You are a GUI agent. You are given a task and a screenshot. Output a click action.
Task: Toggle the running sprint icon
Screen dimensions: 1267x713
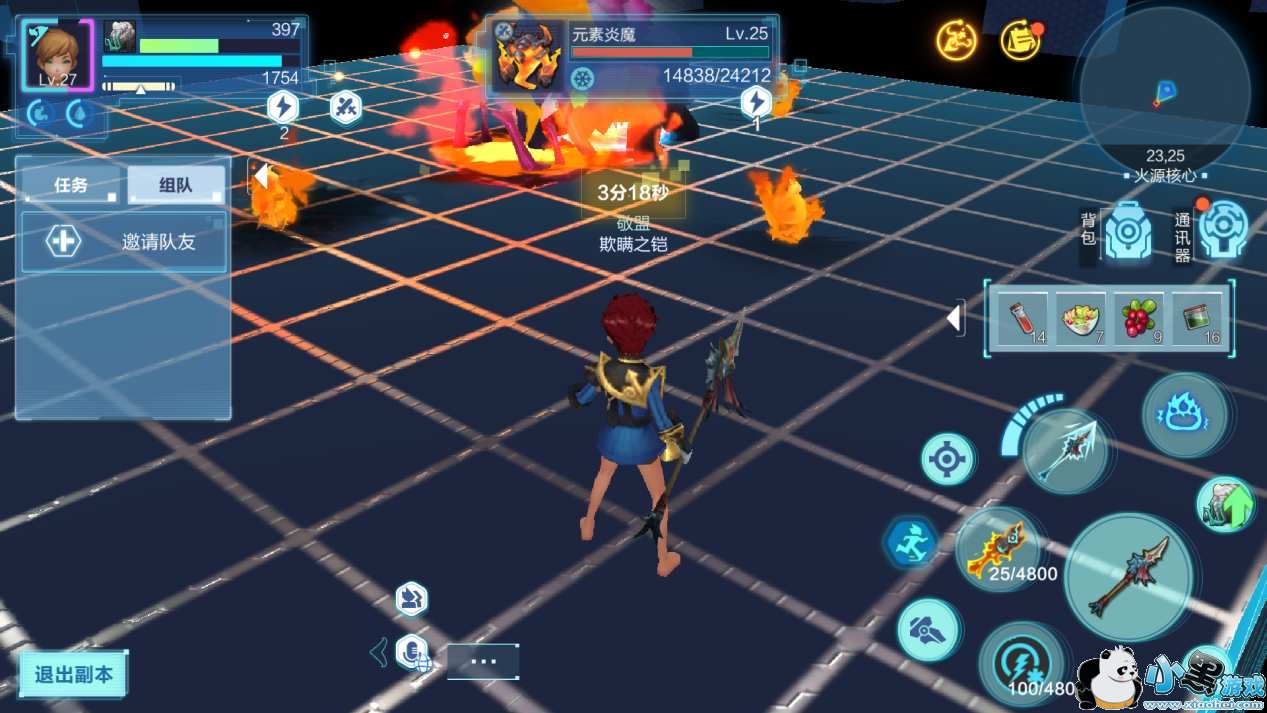(x=912, y=543)
